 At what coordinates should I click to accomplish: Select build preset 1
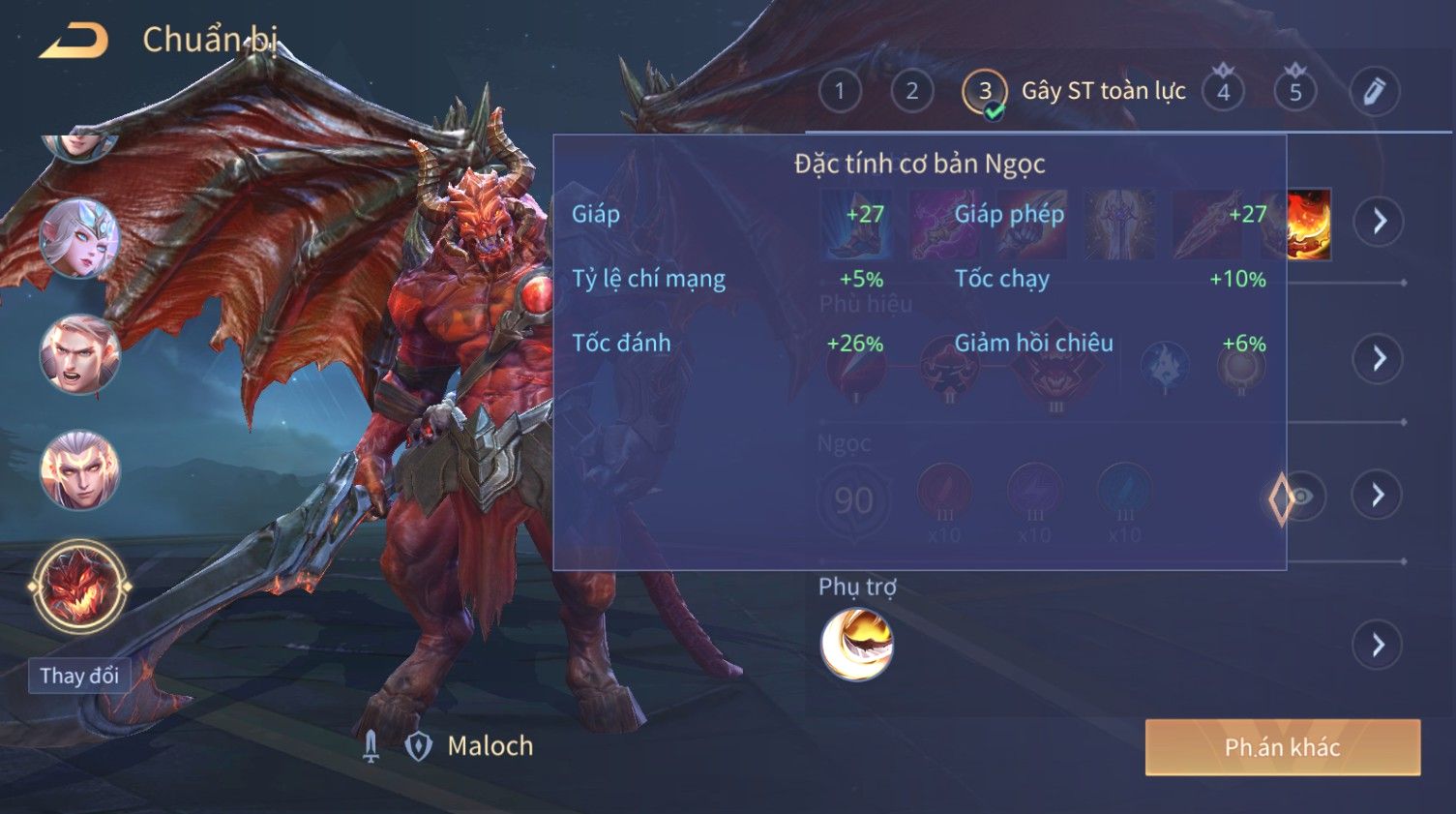839,92
